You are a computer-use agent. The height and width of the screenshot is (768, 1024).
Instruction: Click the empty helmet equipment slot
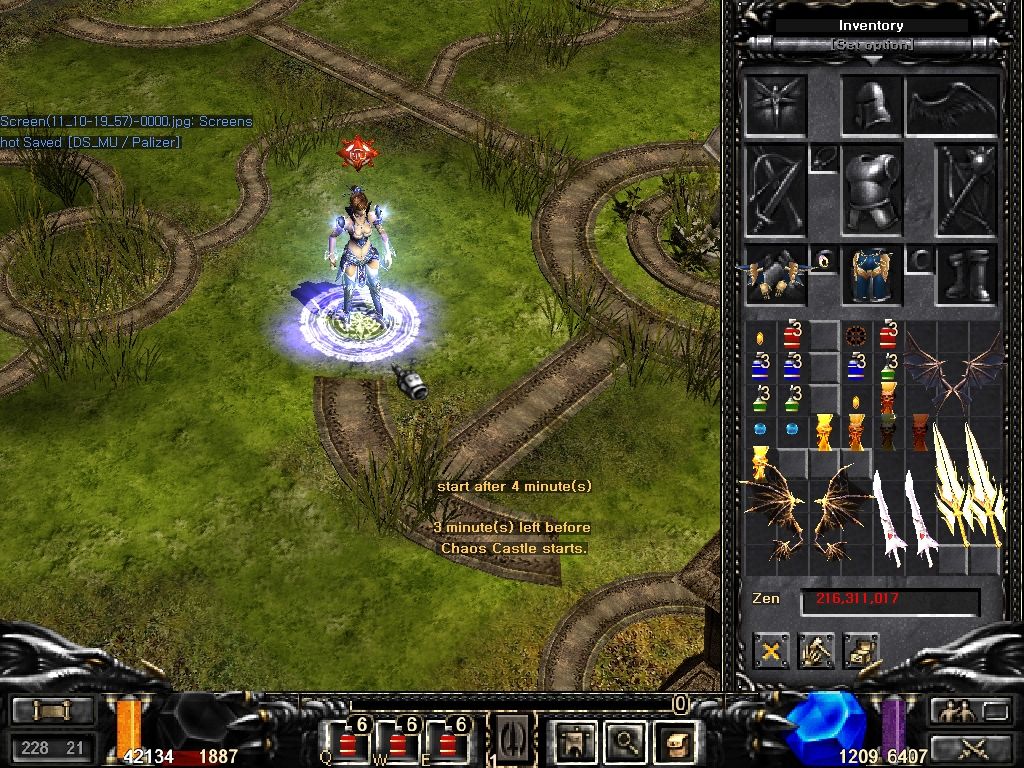point(871,104)
